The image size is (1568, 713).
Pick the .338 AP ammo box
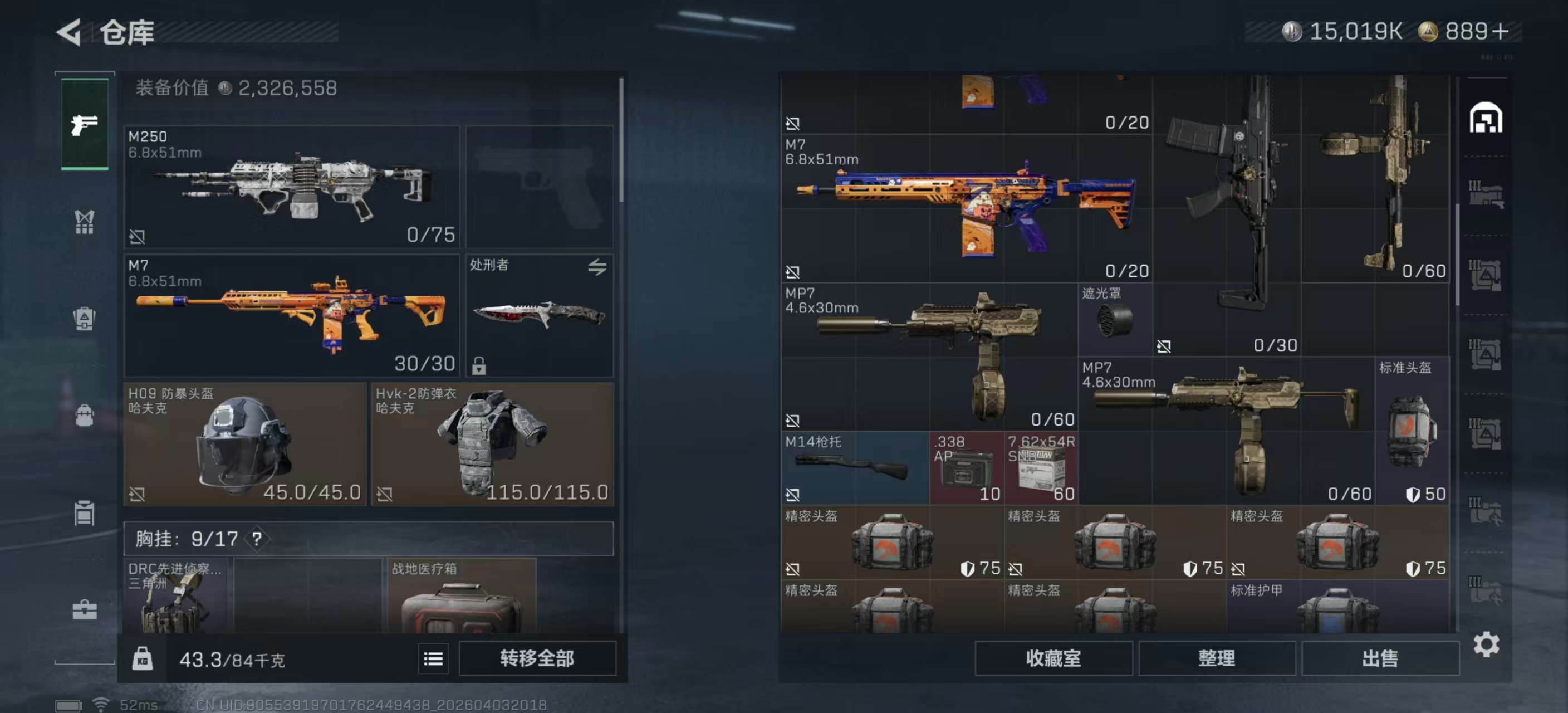tap(967, 468)
